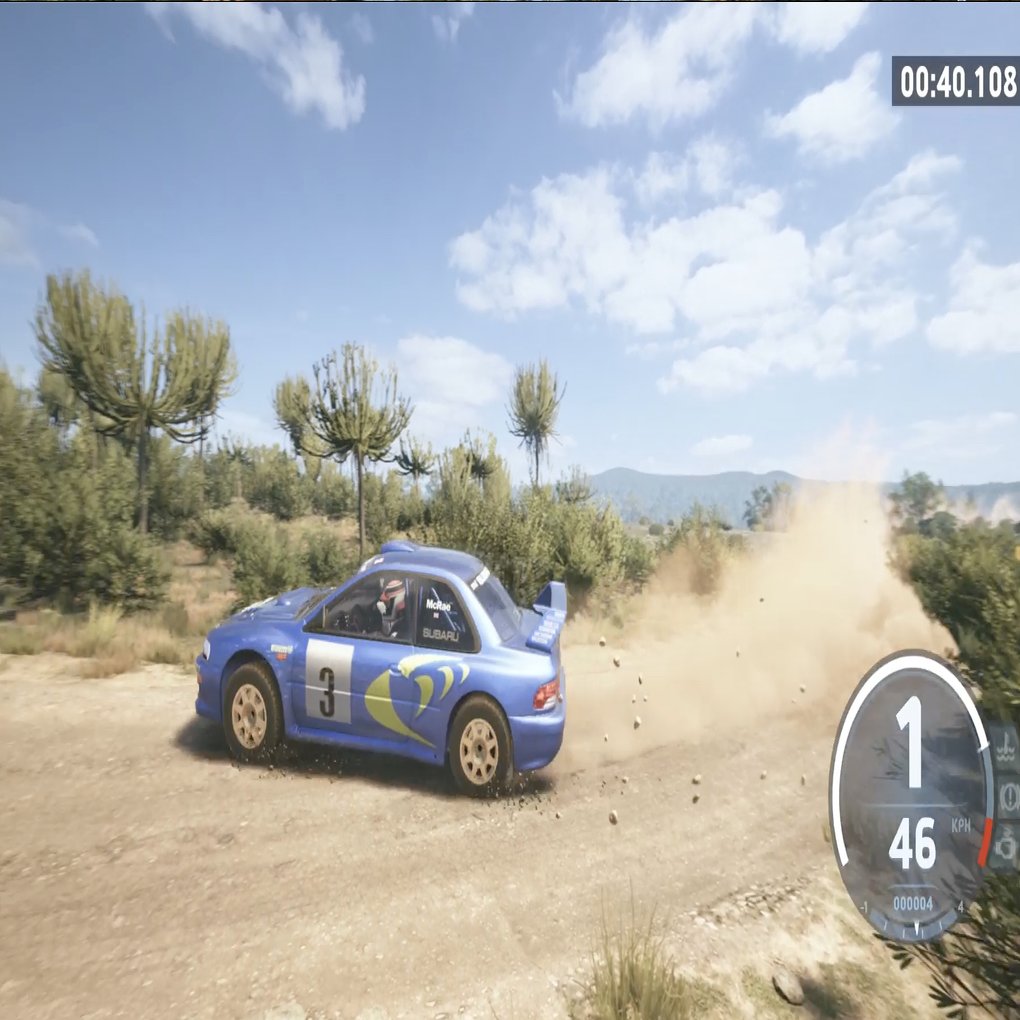This screenshot has width=1020, height=1020.
Task: Click the coolant temperature warning icon
Action: [x=1005, y=745]
